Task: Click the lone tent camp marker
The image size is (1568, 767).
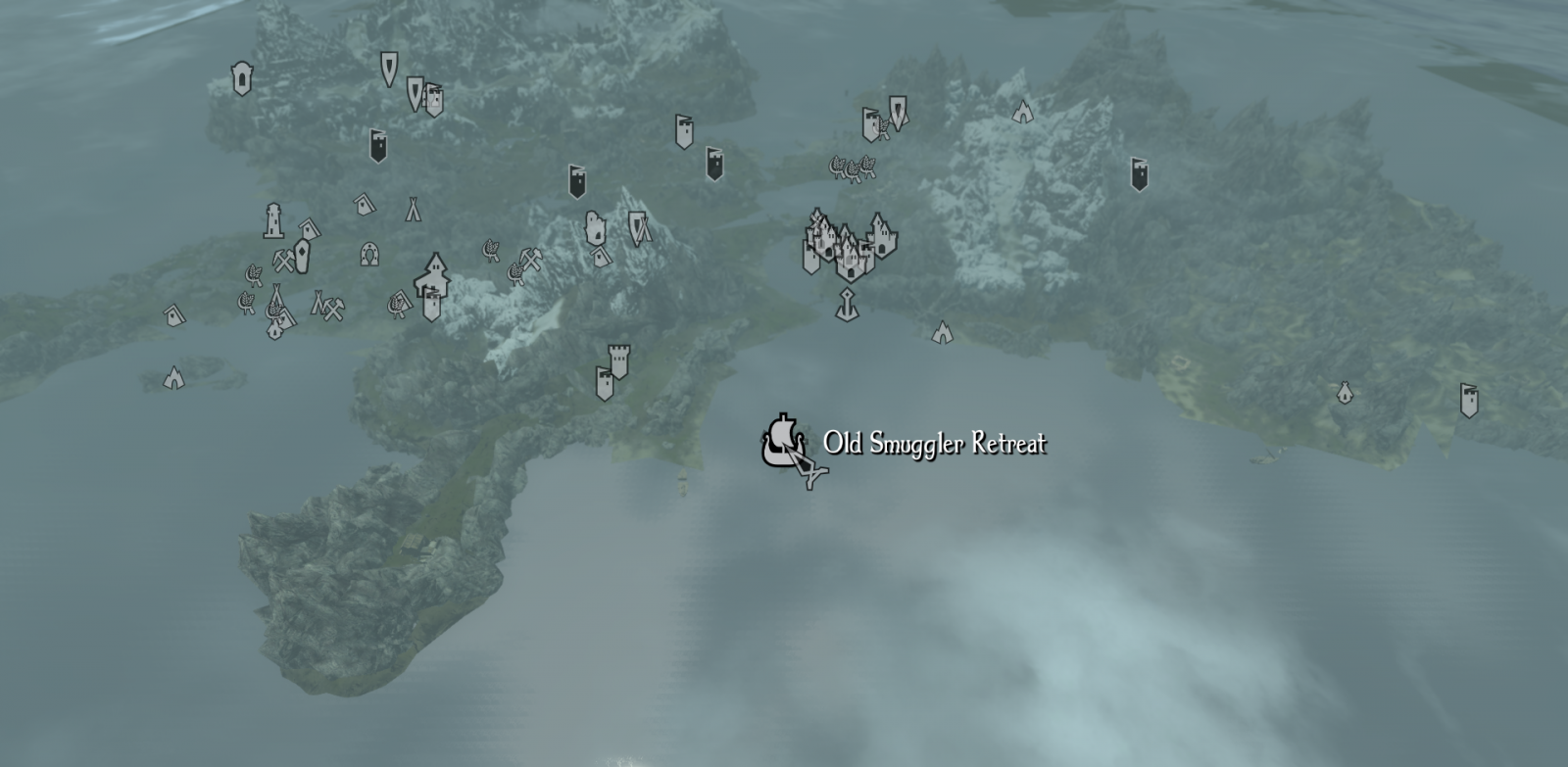Action: 414,209
